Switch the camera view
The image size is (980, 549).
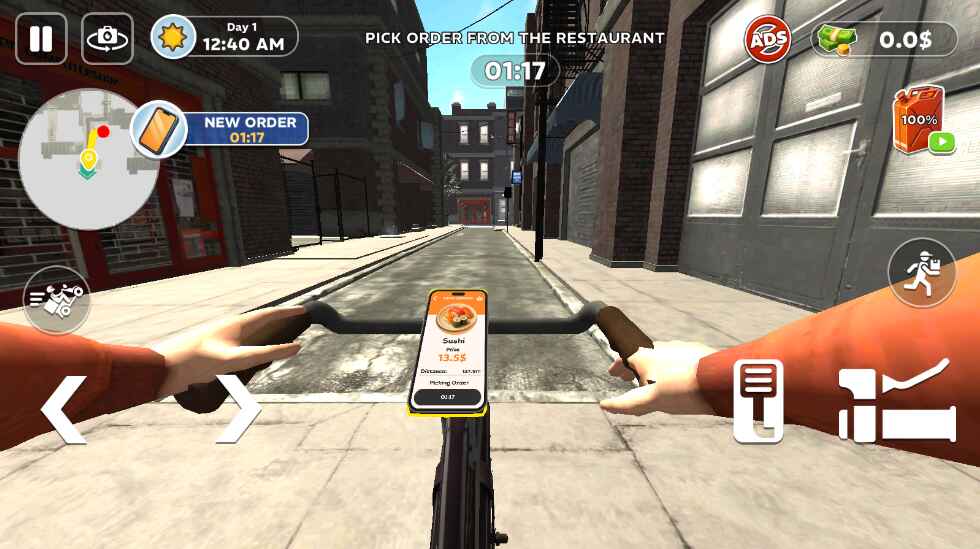(107, 39)
